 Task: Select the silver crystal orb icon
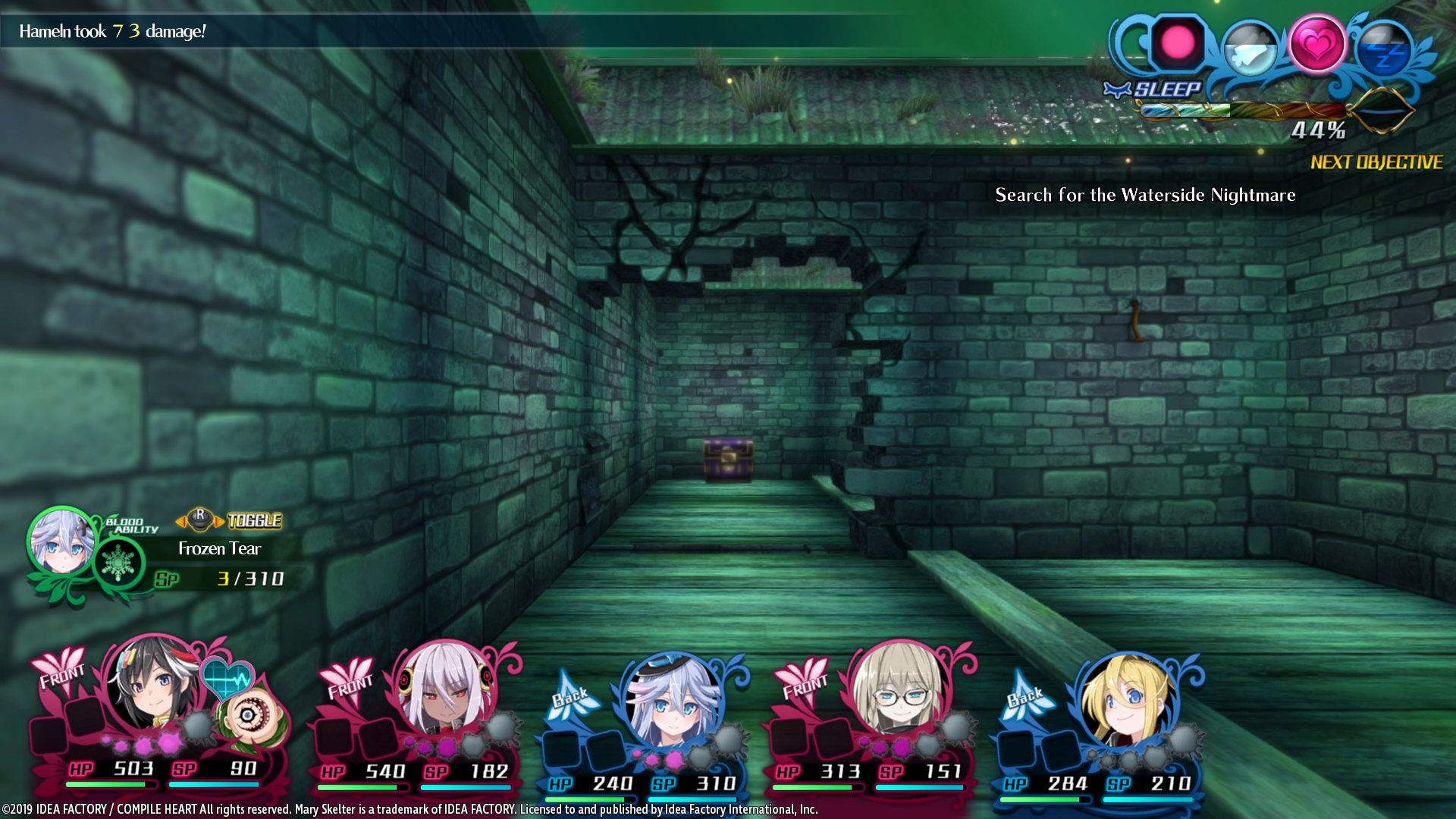point(1252,46)
